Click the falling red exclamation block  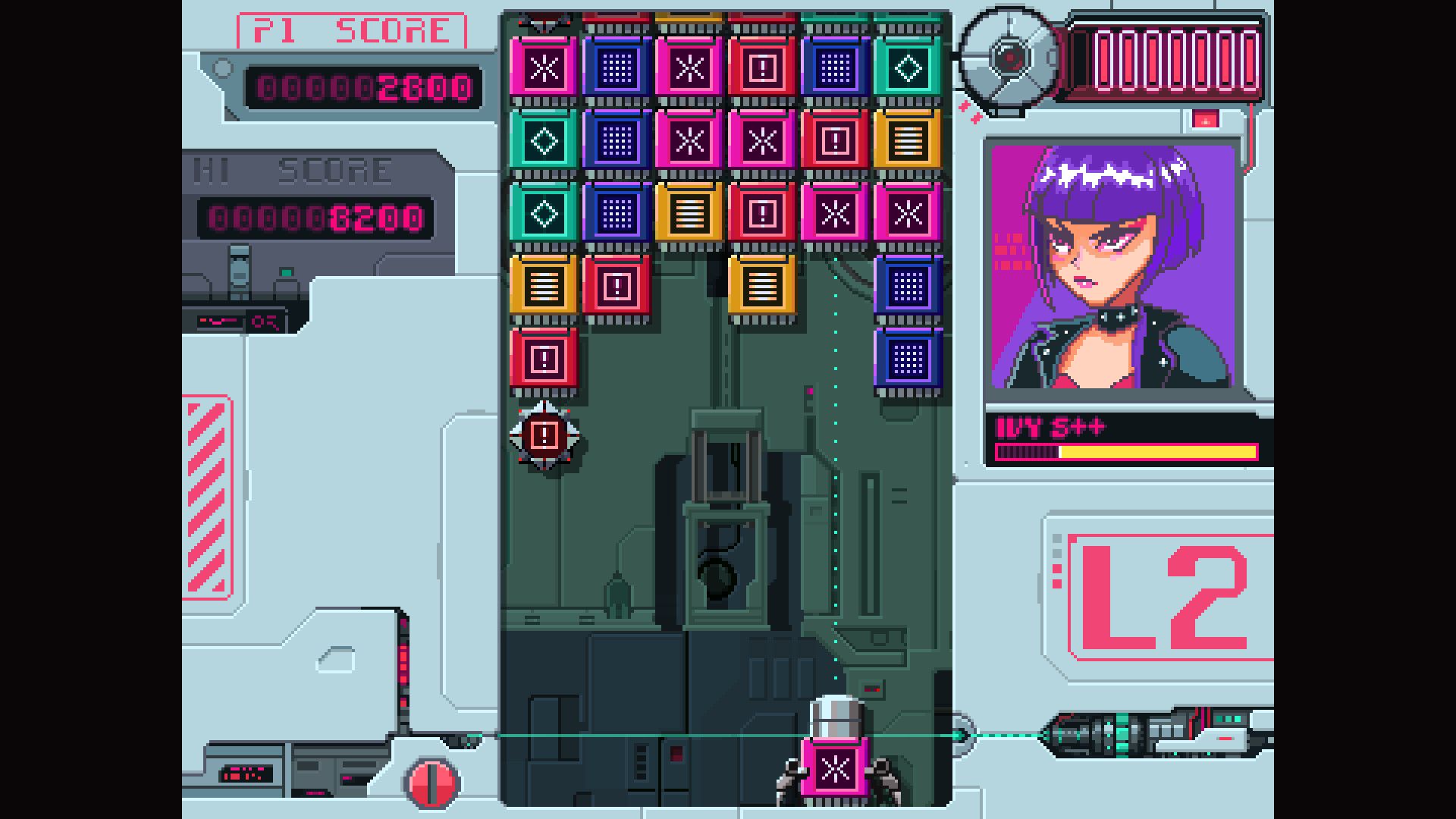pos(544,435)
